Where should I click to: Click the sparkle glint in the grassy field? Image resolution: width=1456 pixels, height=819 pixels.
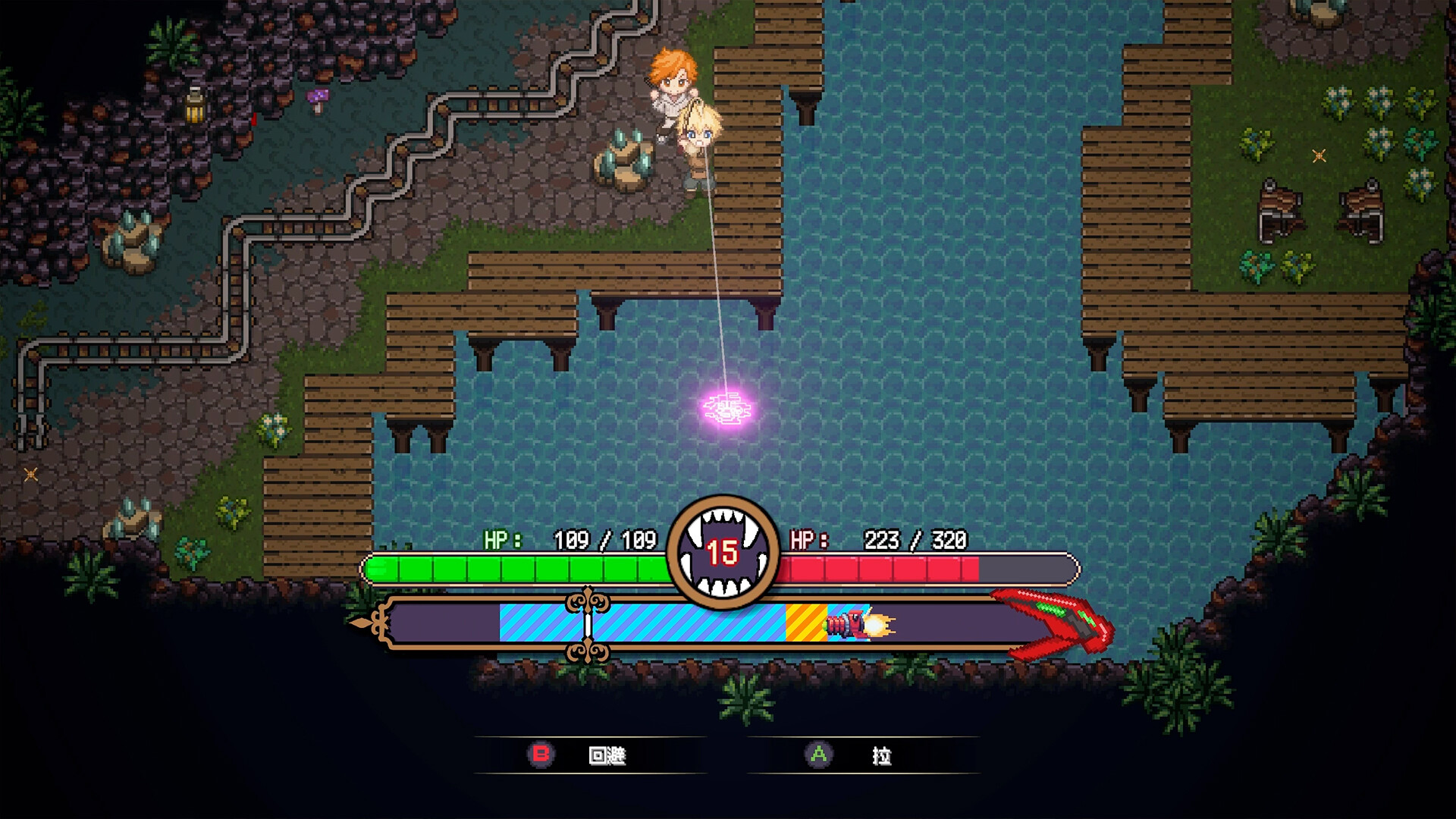pyautogui.click(x=1319, y=156)
